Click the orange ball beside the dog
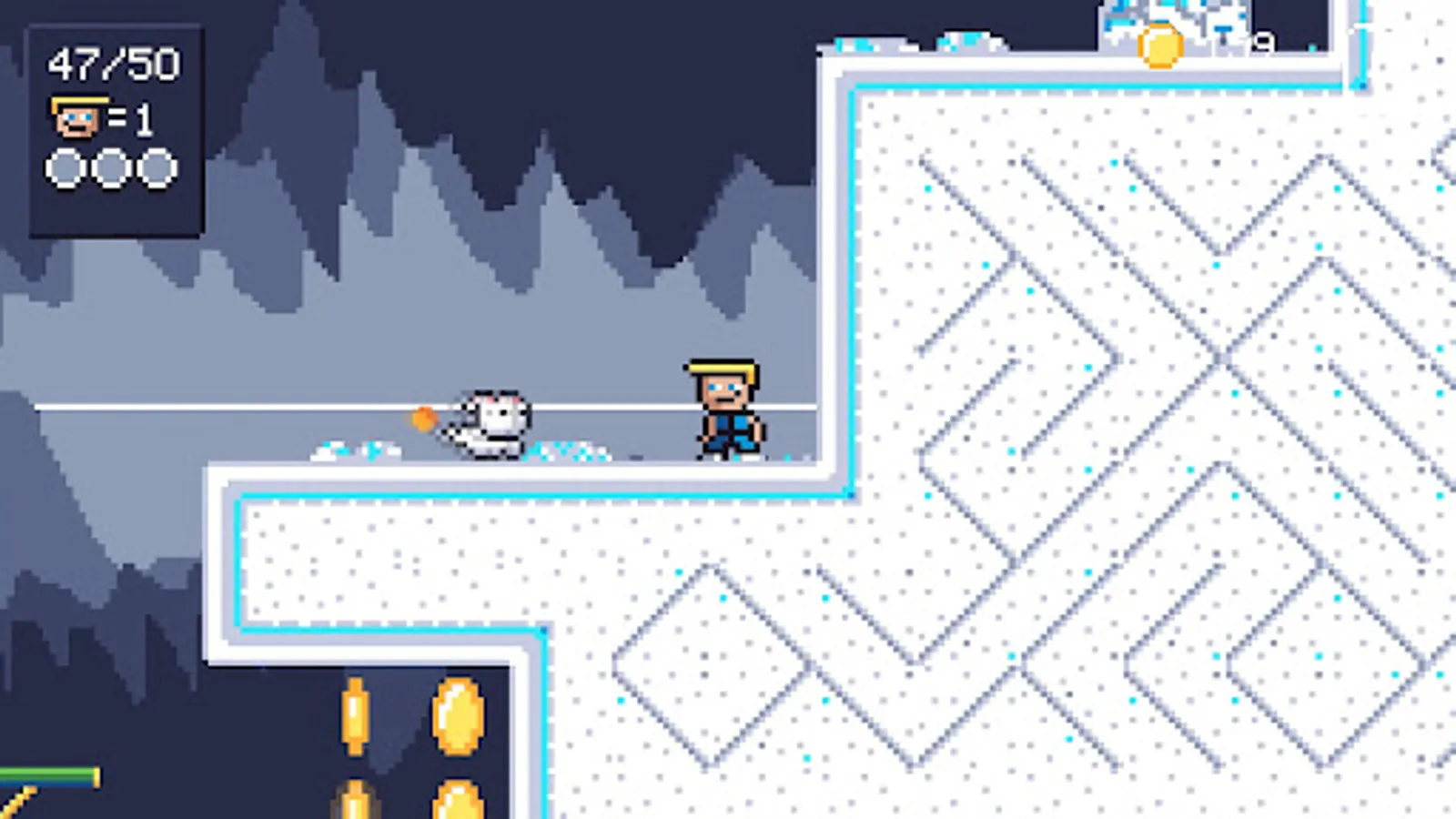This screenshot has width=1456, height=819. click(423, 419)
